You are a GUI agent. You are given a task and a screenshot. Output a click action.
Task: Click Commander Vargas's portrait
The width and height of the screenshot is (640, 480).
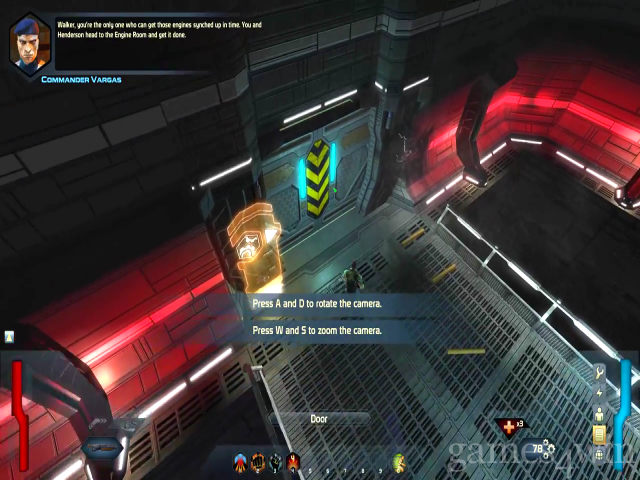[27, 41]
